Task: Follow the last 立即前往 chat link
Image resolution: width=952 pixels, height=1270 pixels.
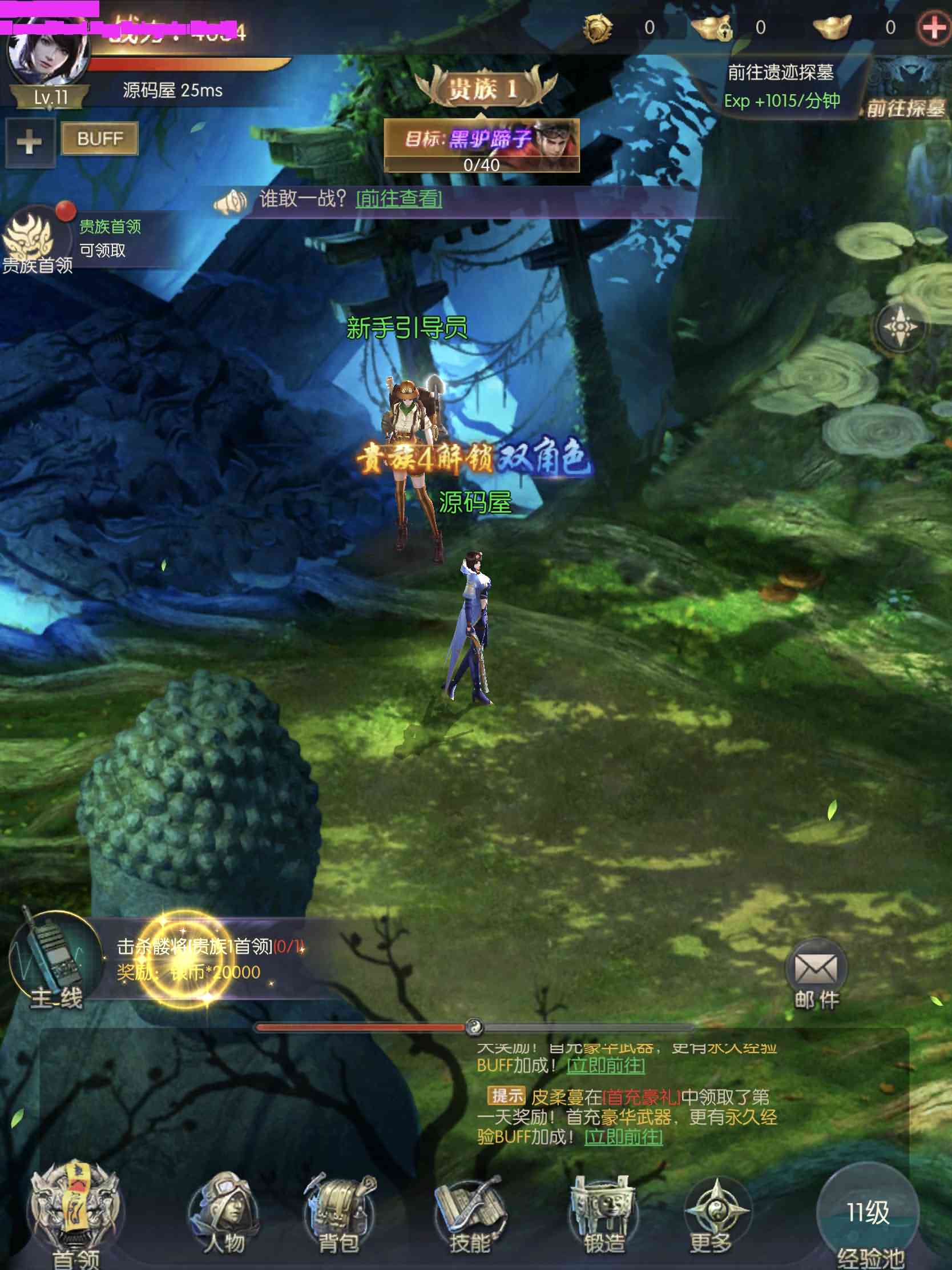Action: click(623, 1136)
